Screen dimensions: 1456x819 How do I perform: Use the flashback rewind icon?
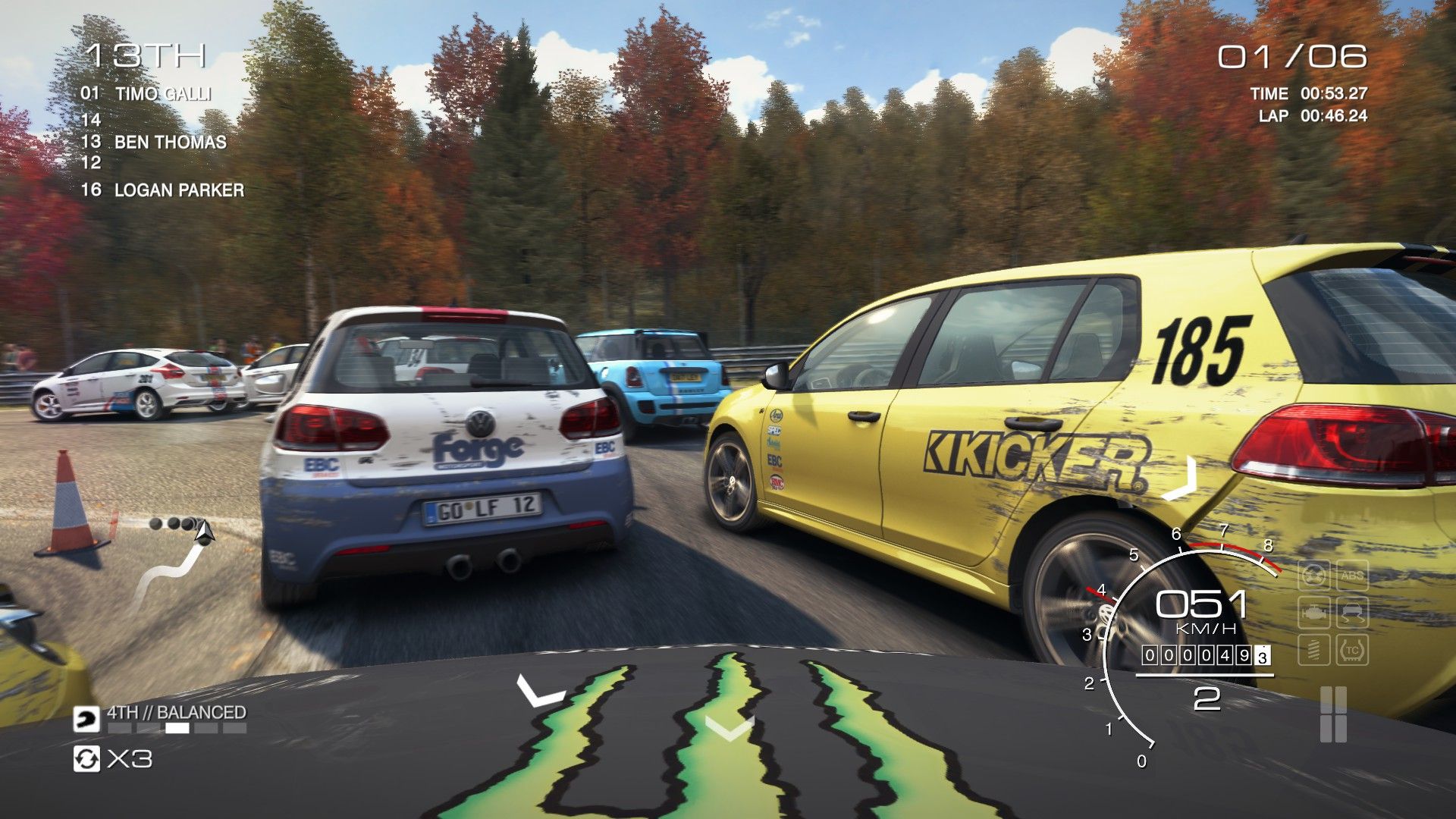click(86, 758)
